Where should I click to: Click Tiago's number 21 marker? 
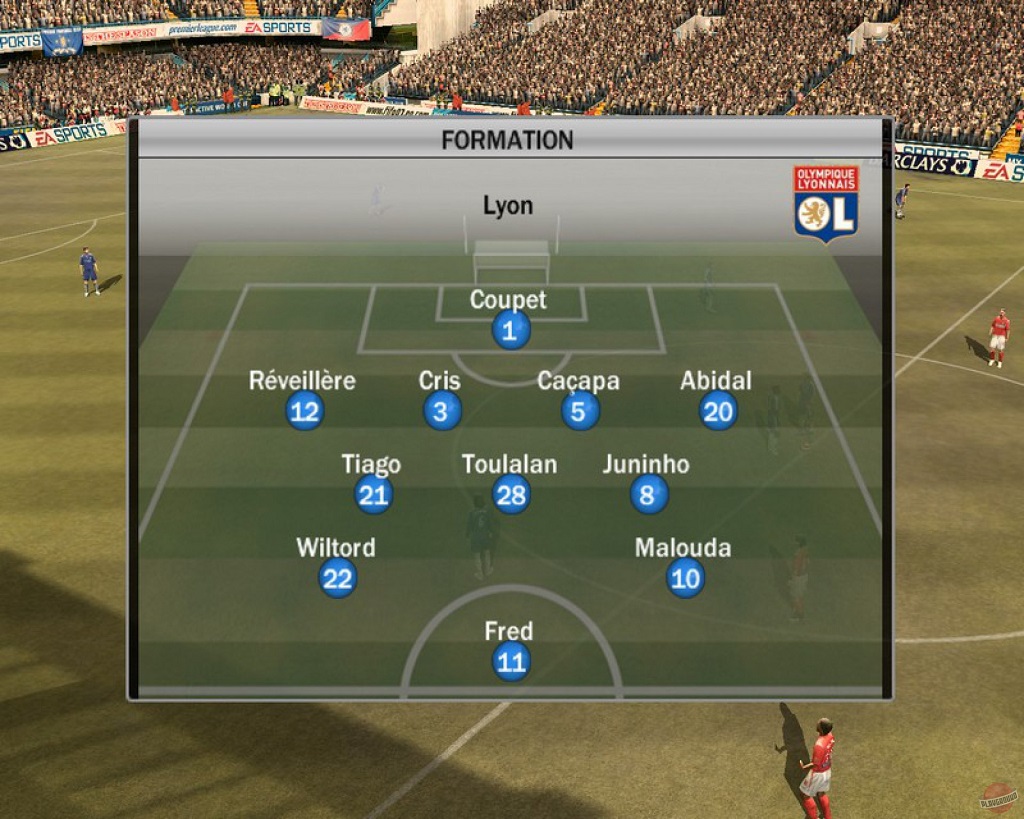pos(373,495)
